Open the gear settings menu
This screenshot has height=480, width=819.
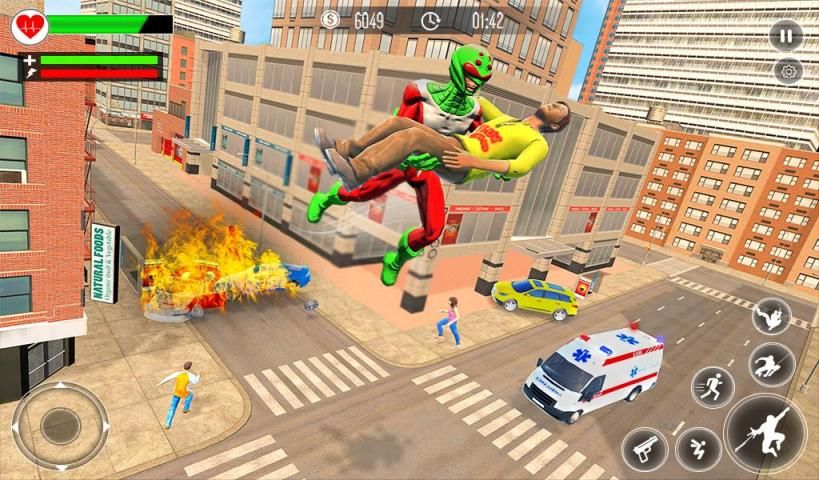coord(788,71)
